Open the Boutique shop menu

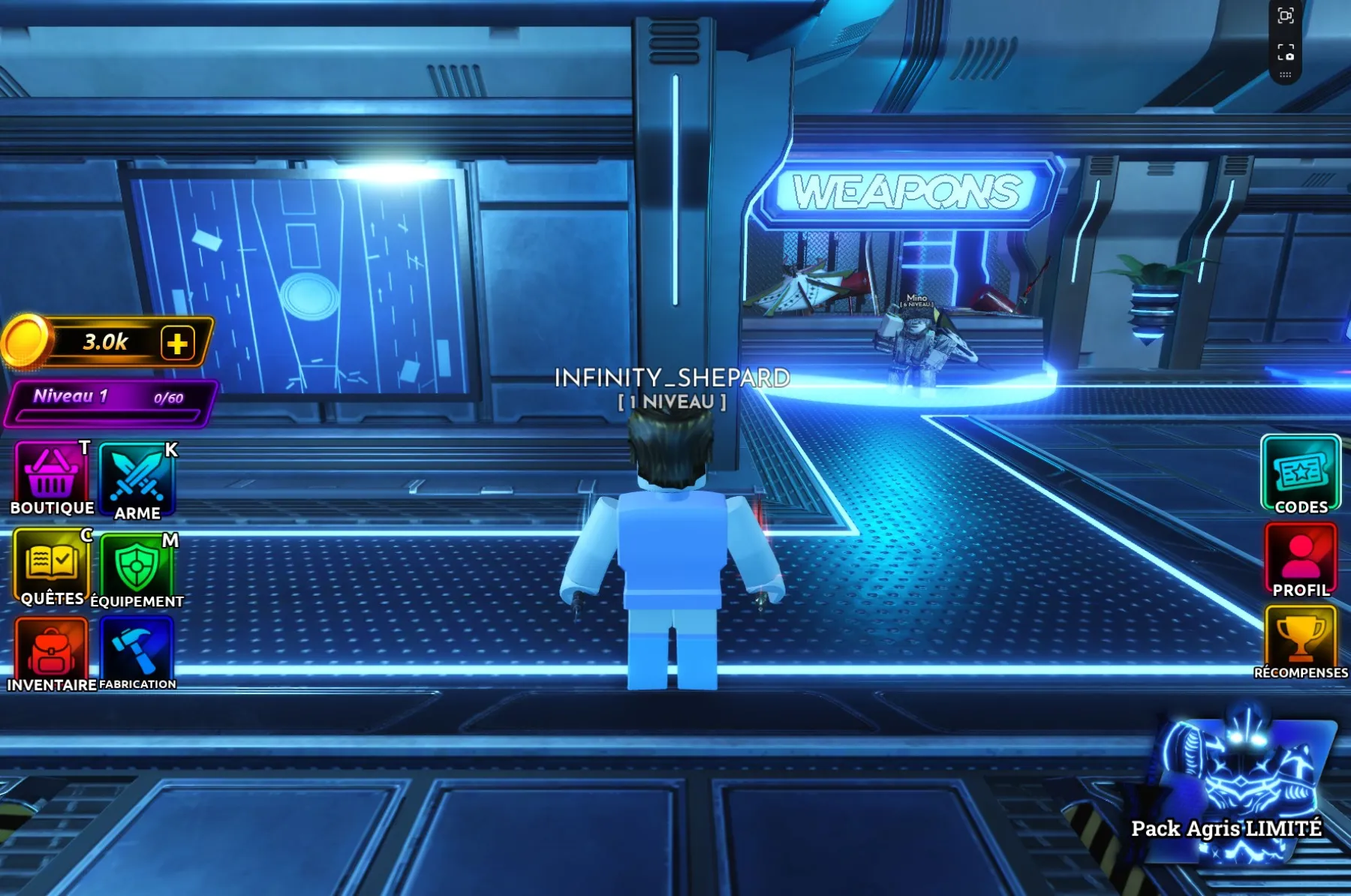51,477
